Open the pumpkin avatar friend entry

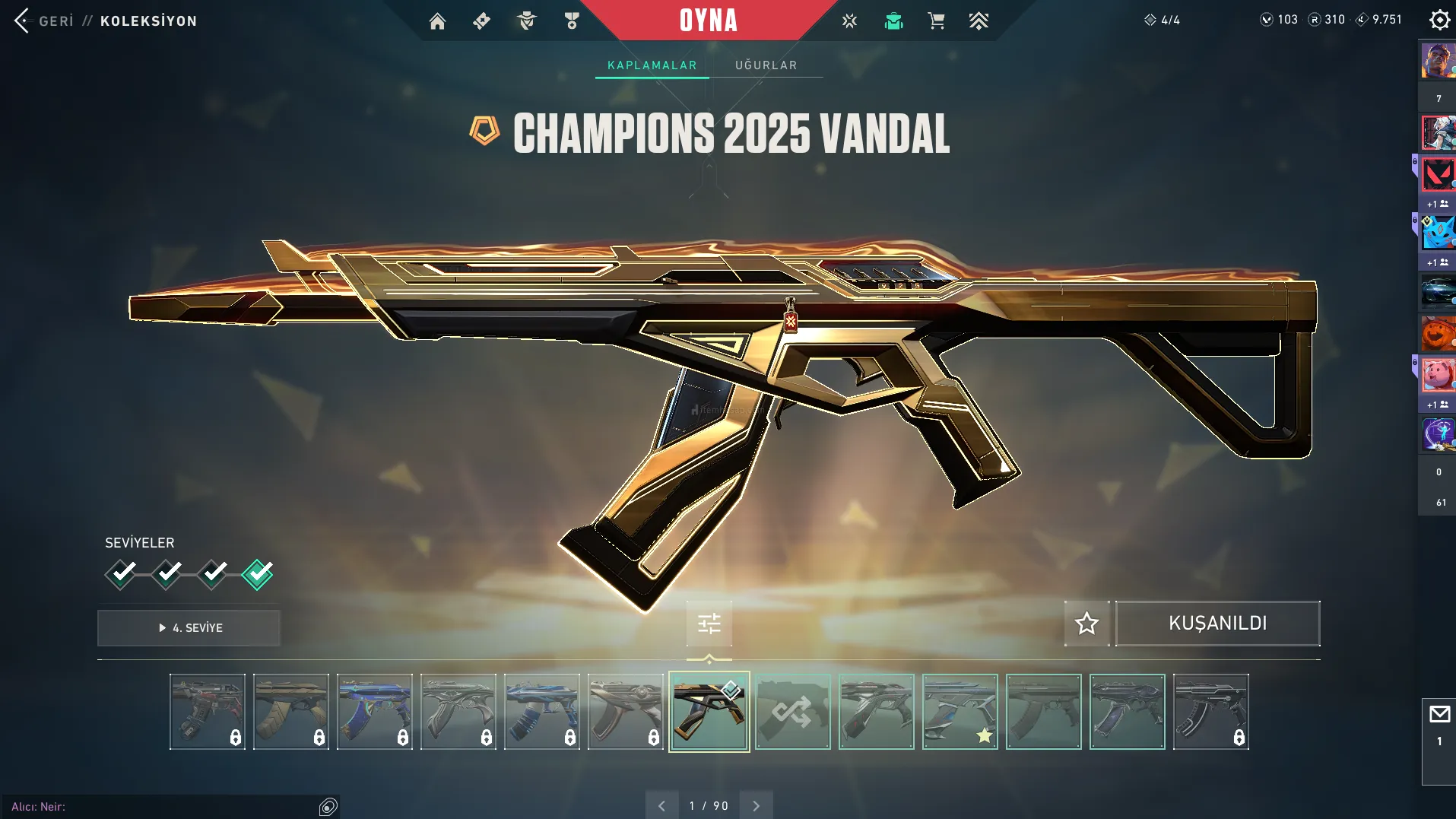(1437, 334)
